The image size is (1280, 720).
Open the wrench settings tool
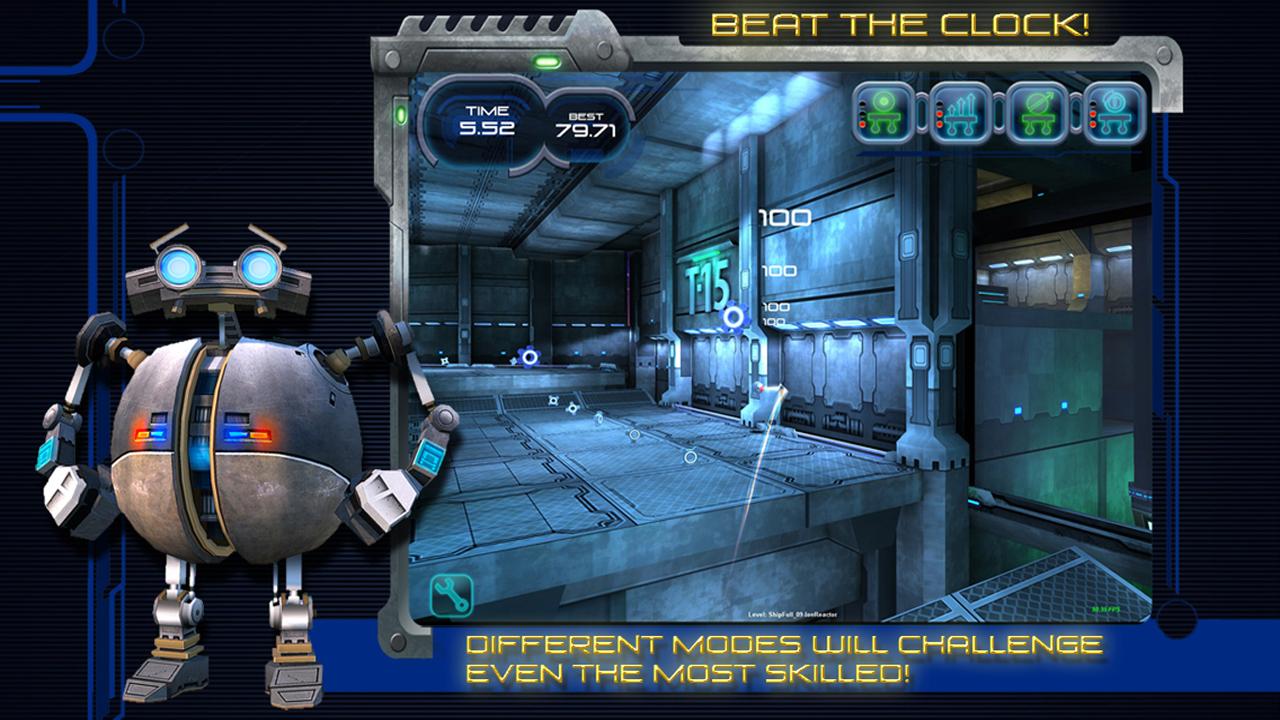(x=449, y=592)
